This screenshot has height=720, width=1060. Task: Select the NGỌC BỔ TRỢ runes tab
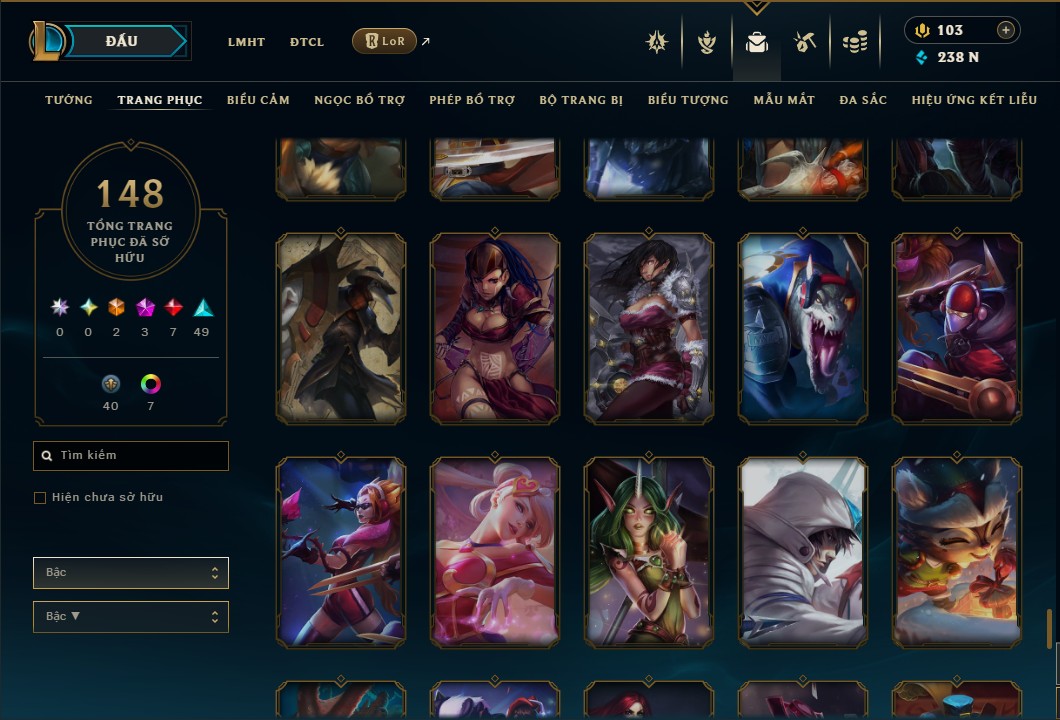click(x=359, y=100)
